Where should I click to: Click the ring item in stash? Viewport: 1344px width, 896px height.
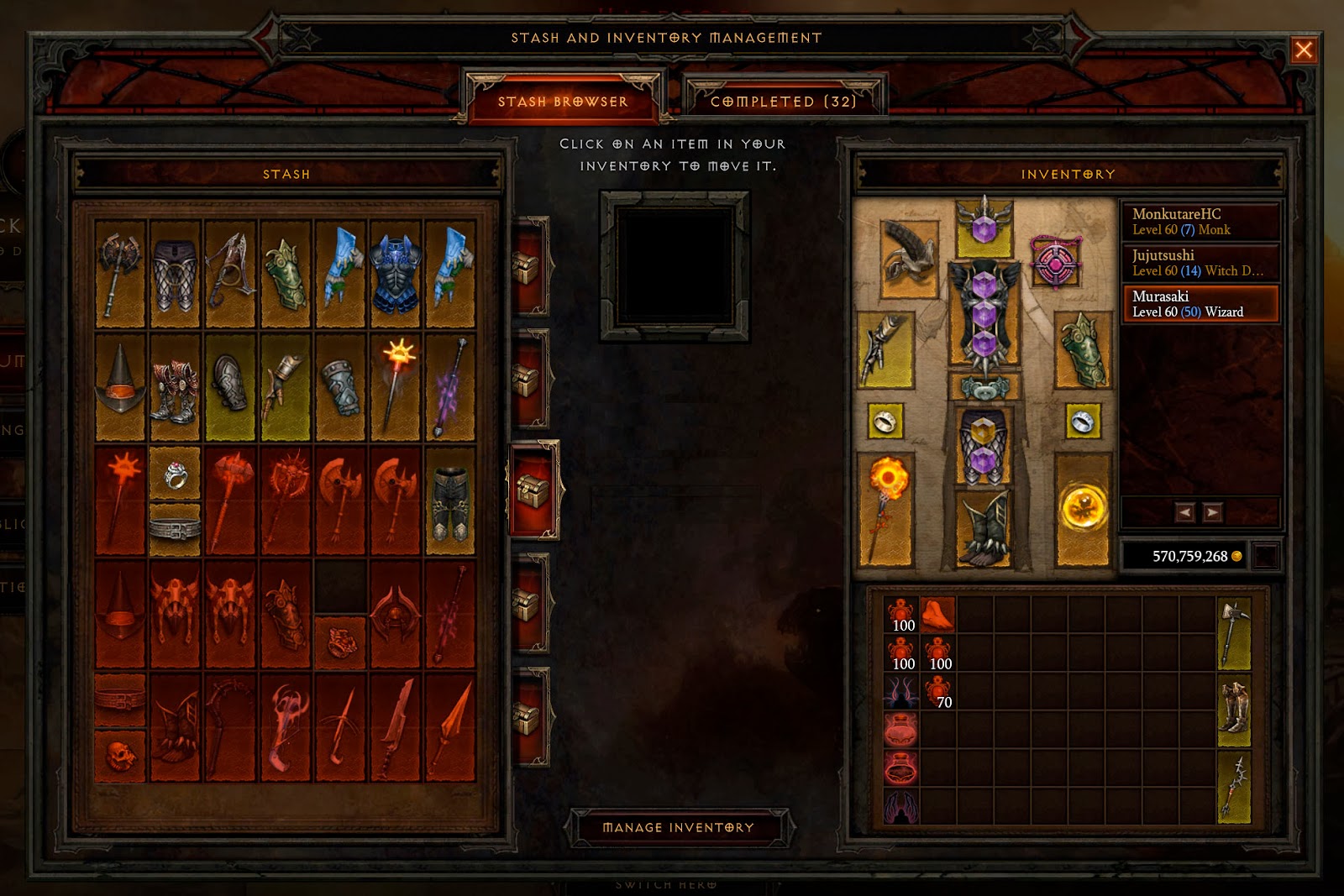click(175, 474)
